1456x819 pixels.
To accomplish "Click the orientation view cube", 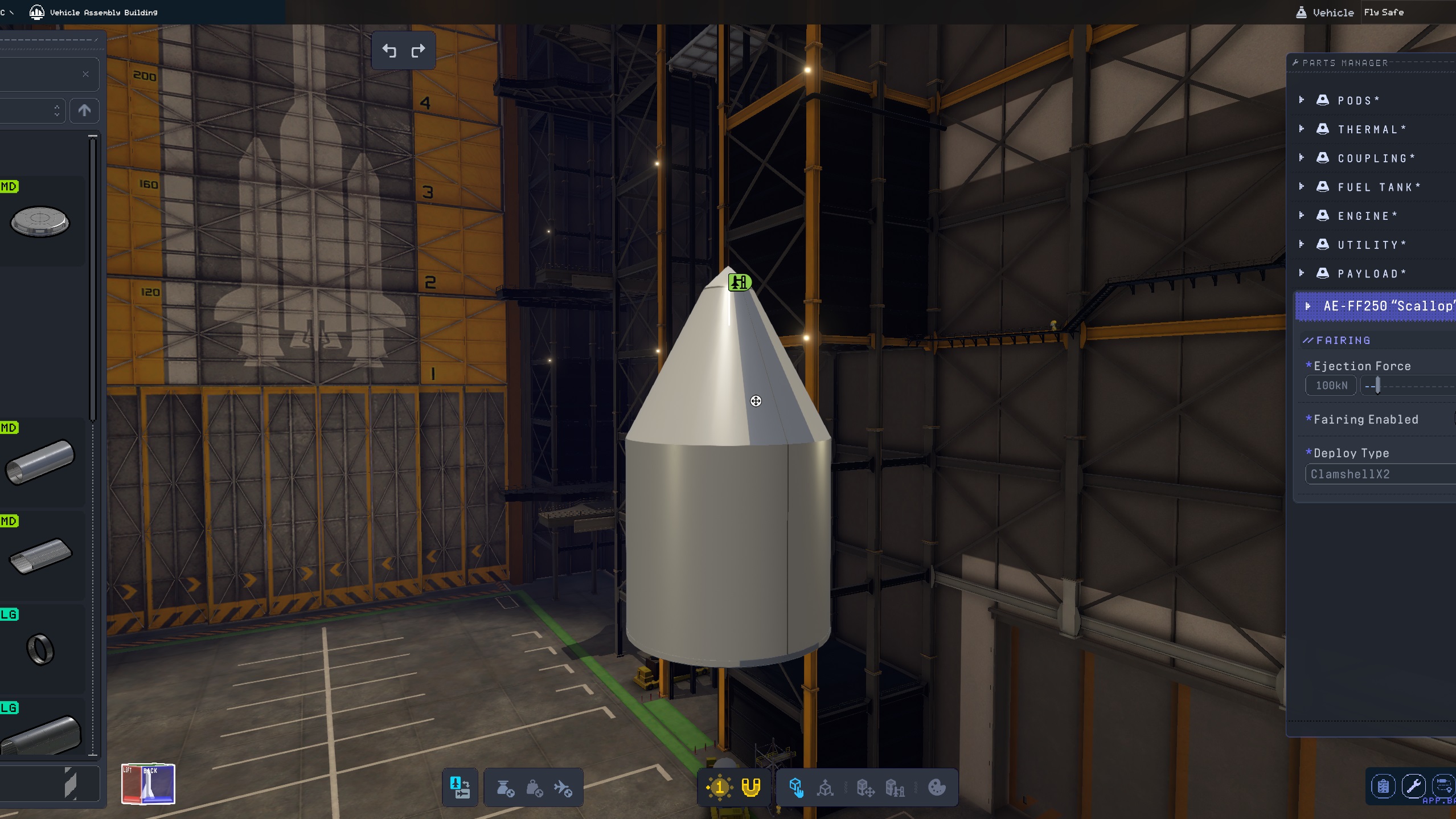I will point(148,784).
